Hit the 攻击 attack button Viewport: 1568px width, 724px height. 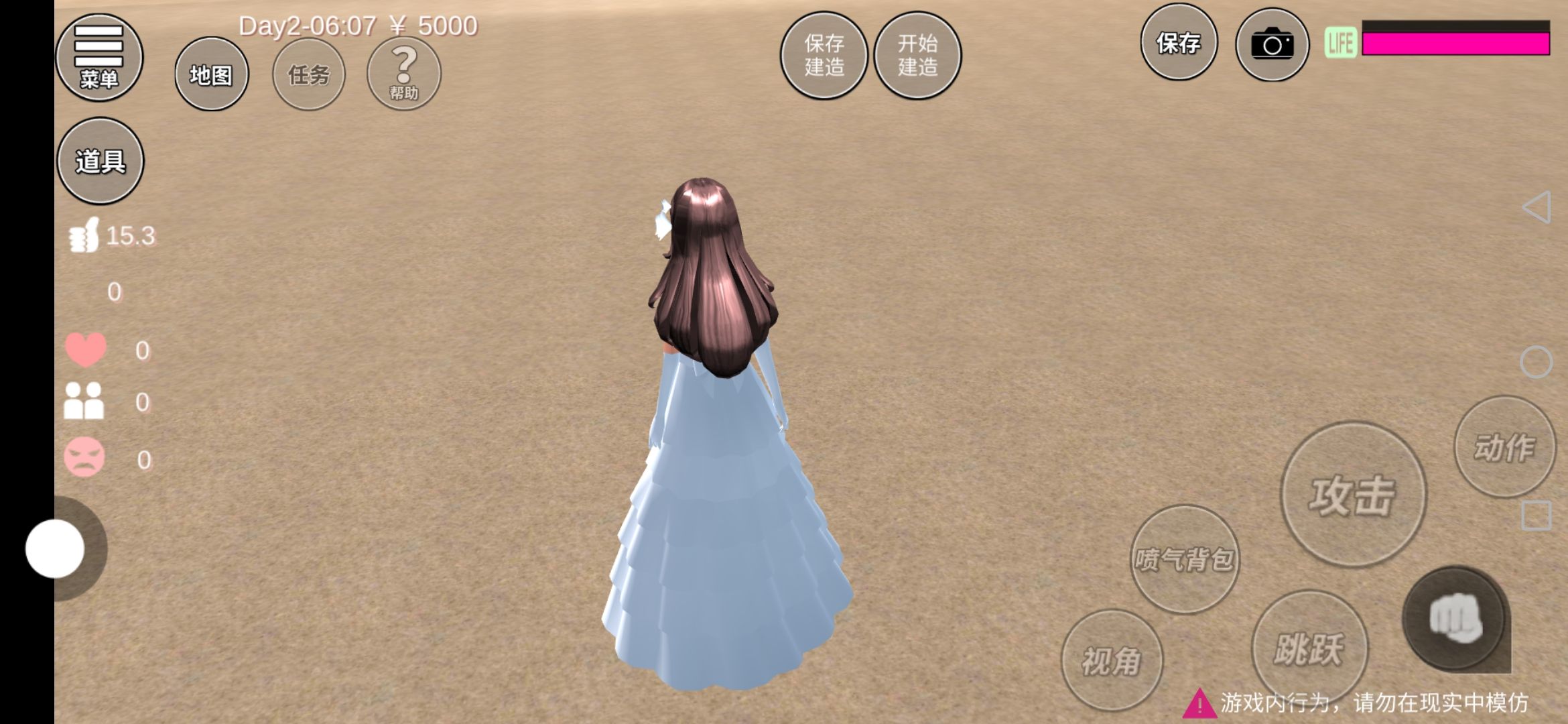1353,495
